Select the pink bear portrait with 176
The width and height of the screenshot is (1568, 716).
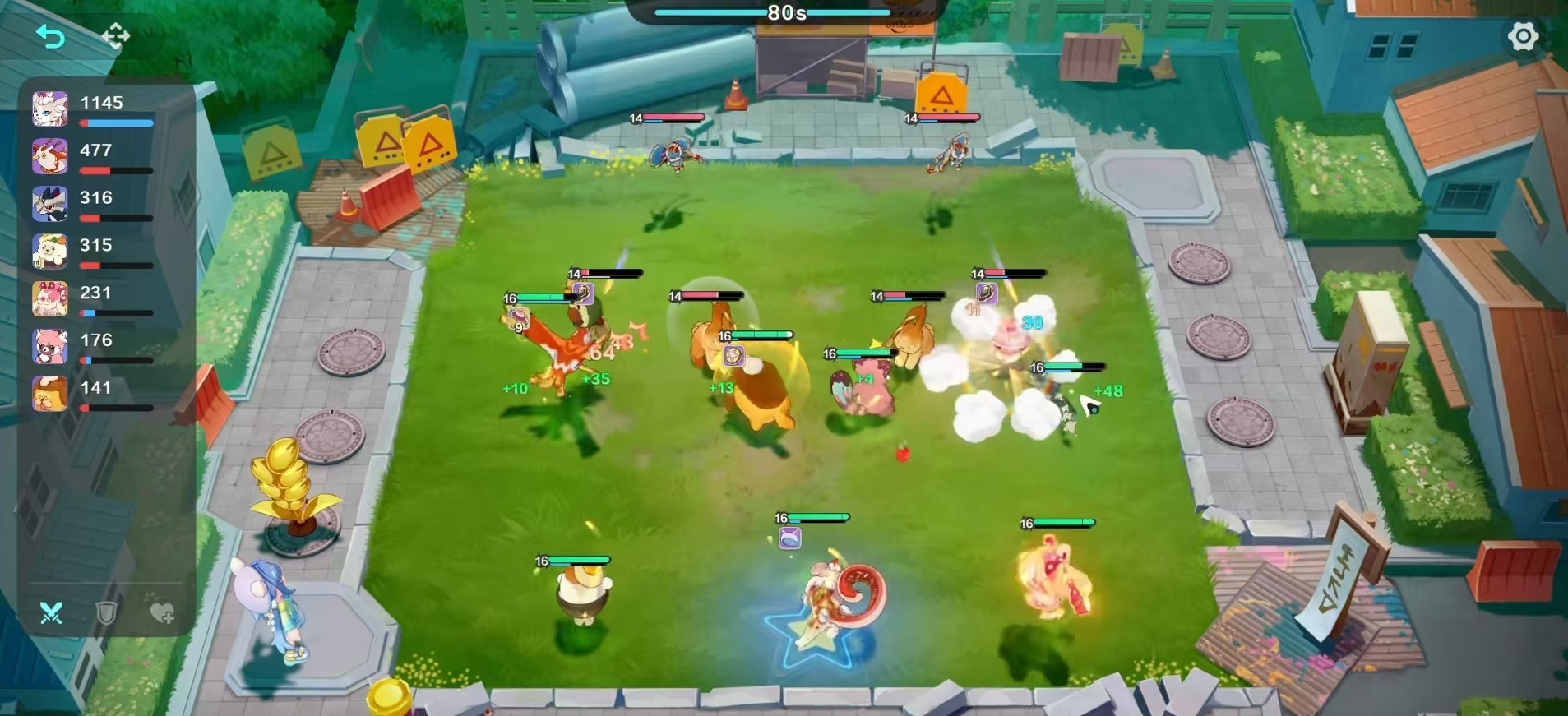coord(50,347)
